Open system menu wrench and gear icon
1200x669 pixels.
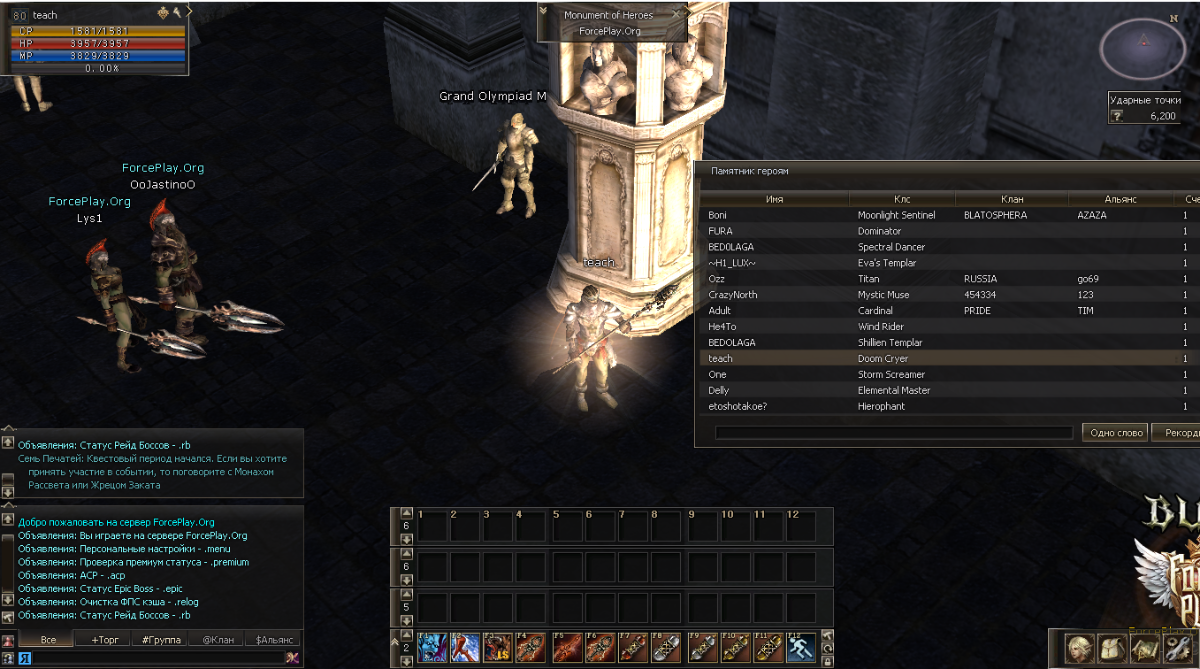pyautogui.click(x=1177, y=648)
